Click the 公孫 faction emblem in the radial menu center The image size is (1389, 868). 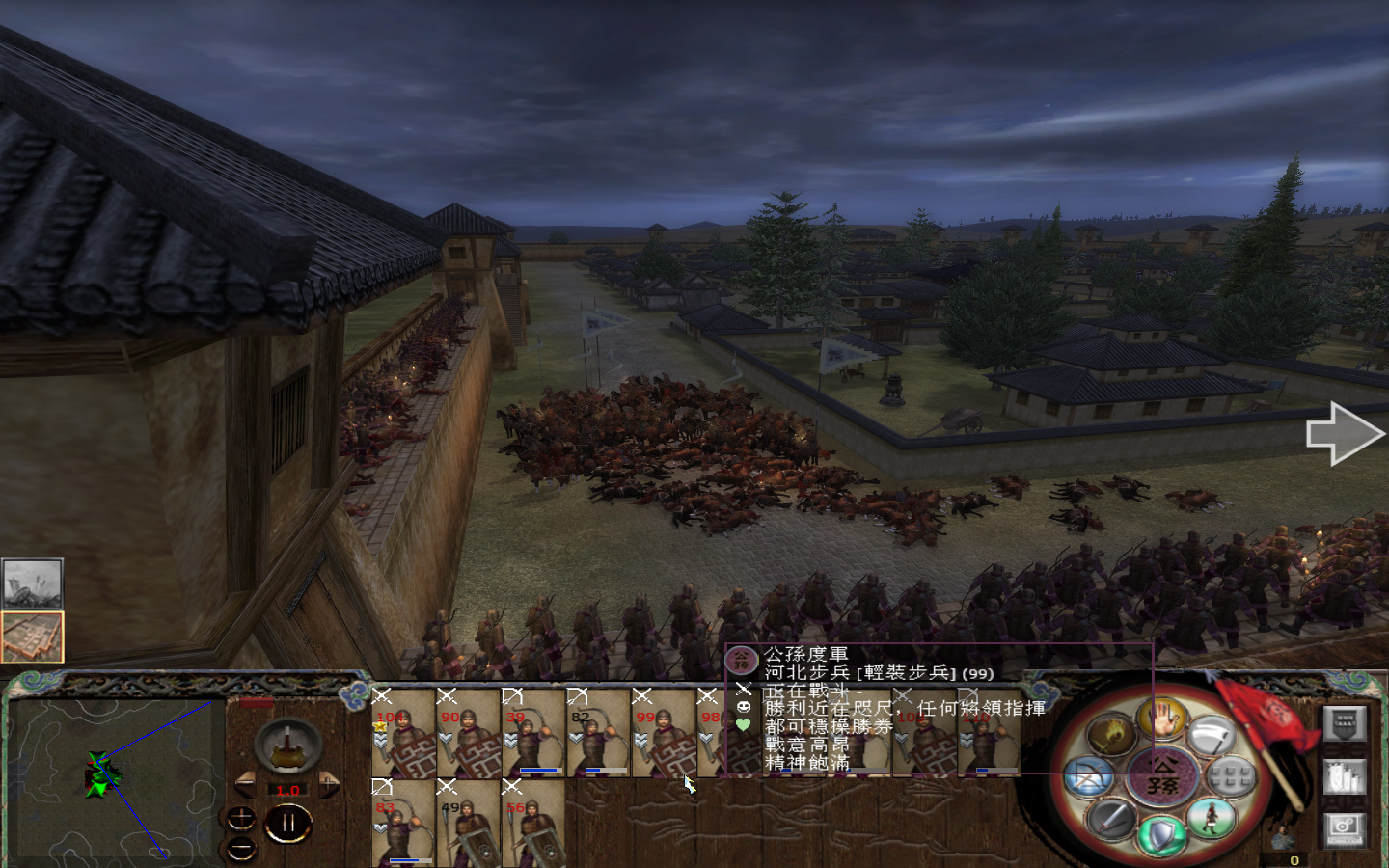tap(1160, 775)
